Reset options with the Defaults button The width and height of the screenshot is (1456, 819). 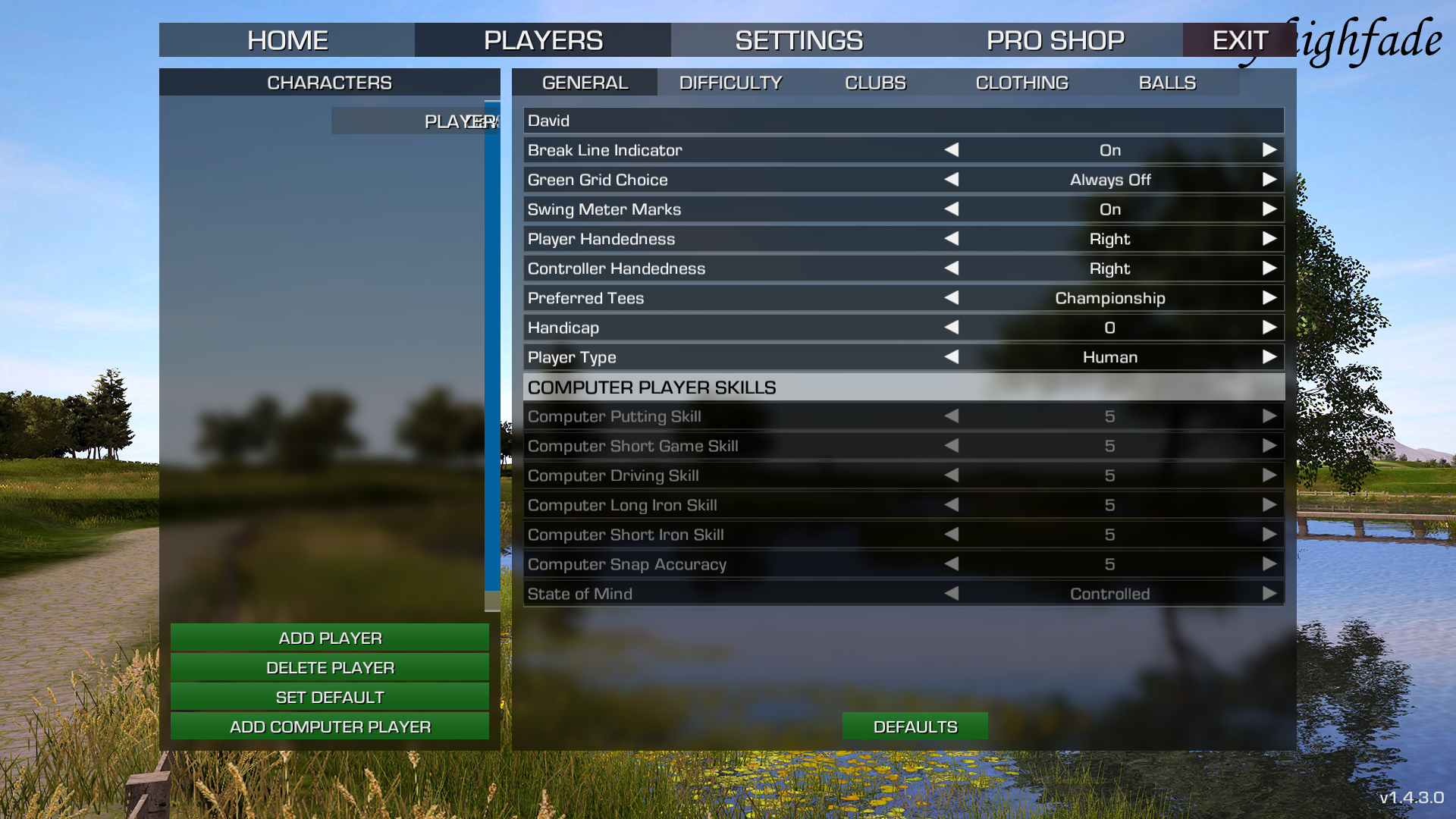coord(915,726)
